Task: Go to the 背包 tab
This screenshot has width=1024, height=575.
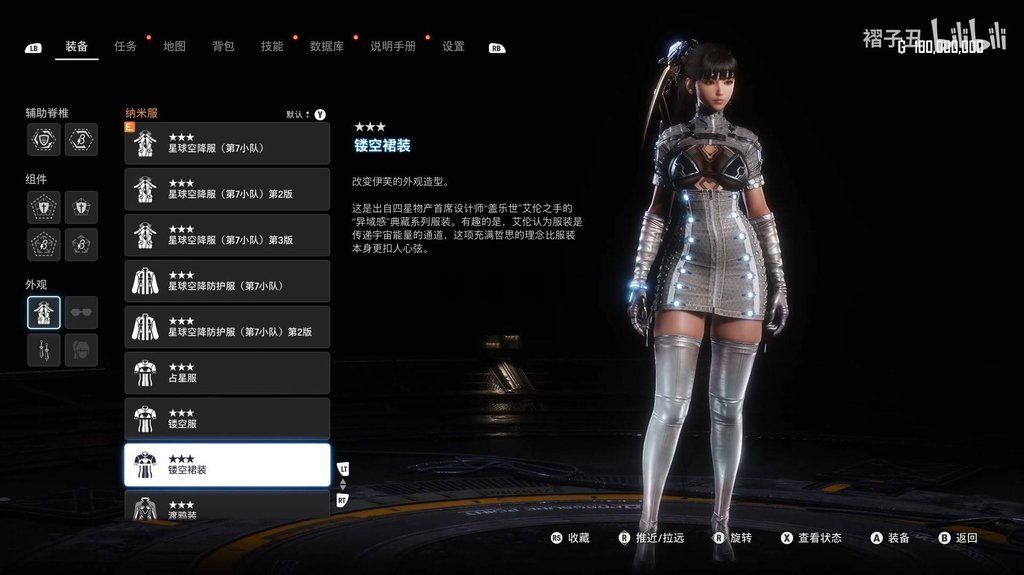Action: tap(223, 46)
